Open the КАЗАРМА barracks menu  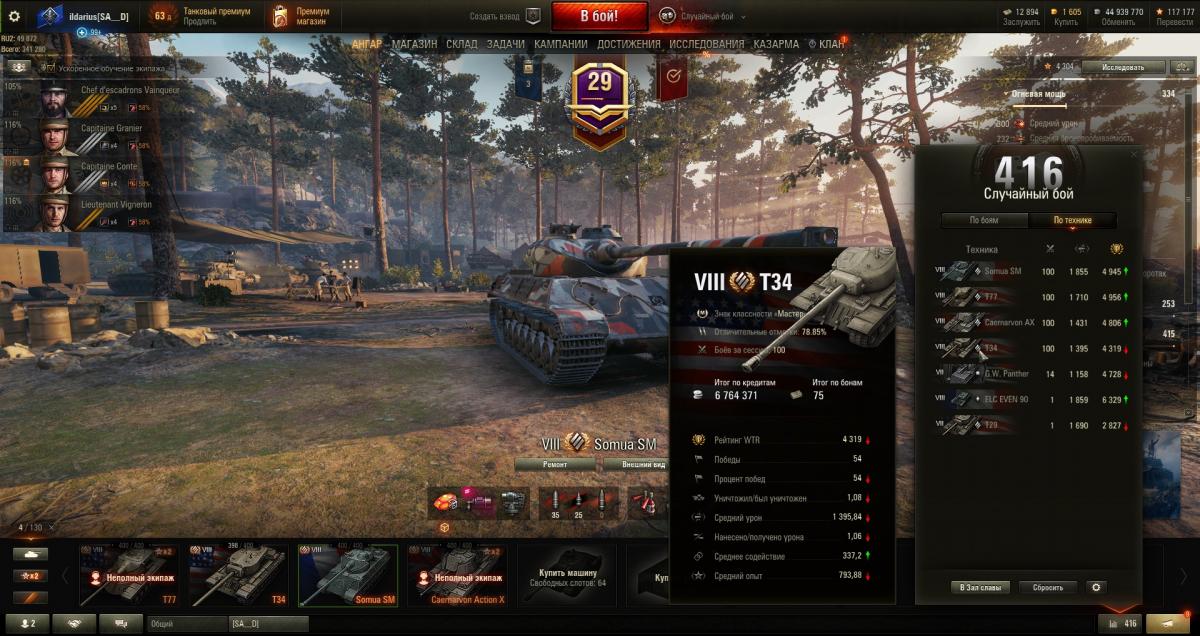point(776,44)
